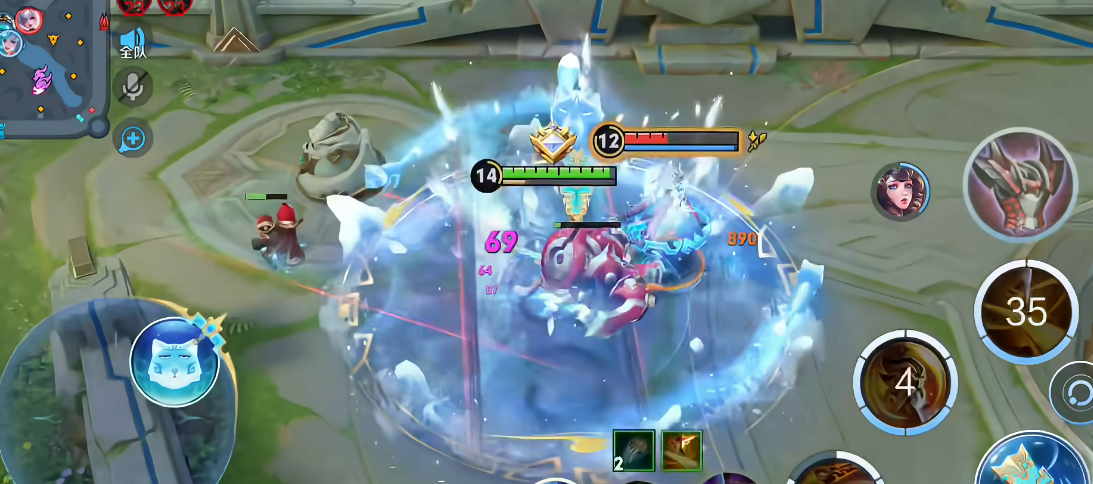Unmute the crossed-out microphone button
This screenshot has height=484, width=1093.
[x=132, y=88]
